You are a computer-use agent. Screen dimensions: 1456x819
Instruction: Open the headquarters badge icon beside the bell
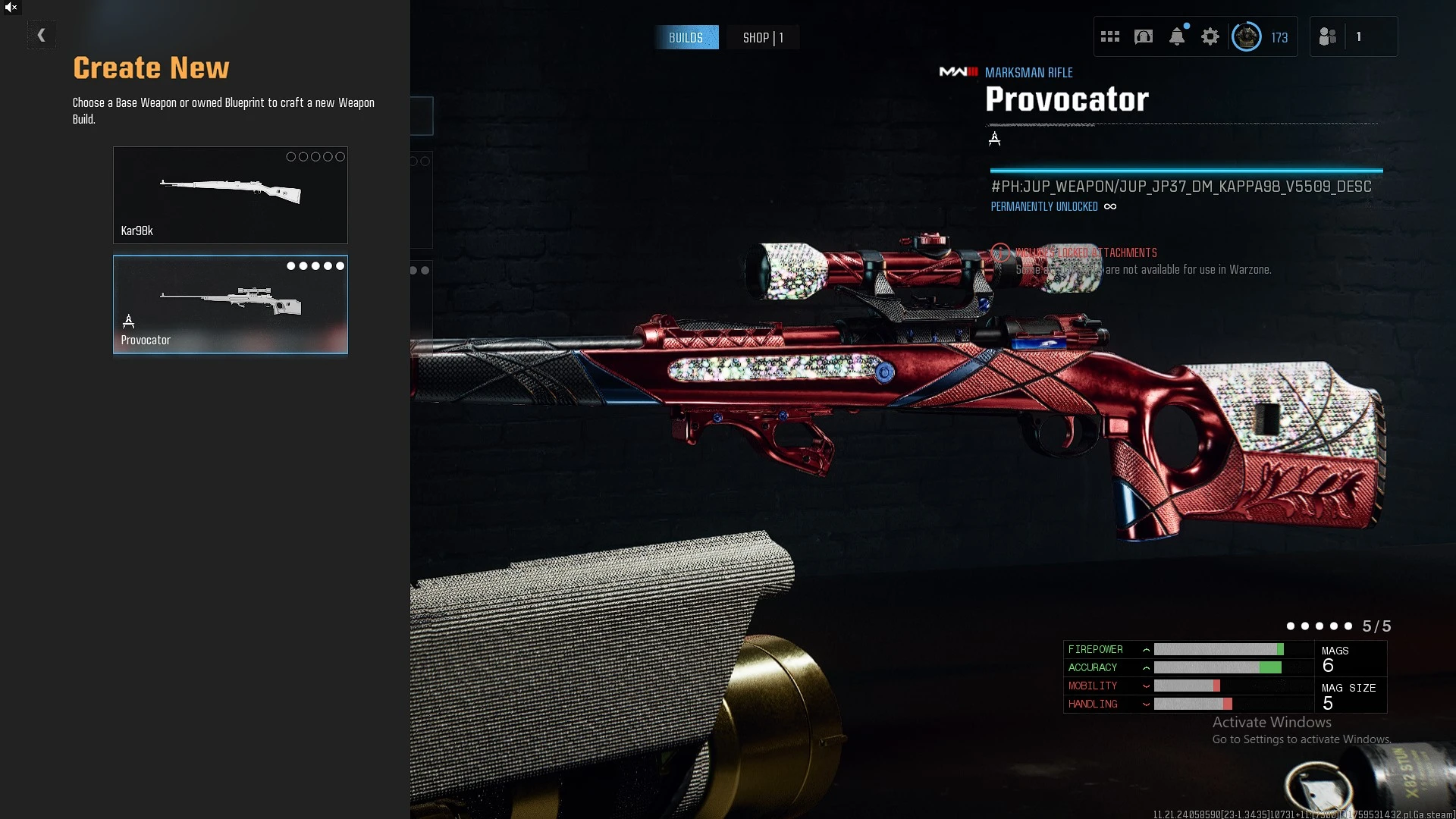click(x=1143, y=36)
